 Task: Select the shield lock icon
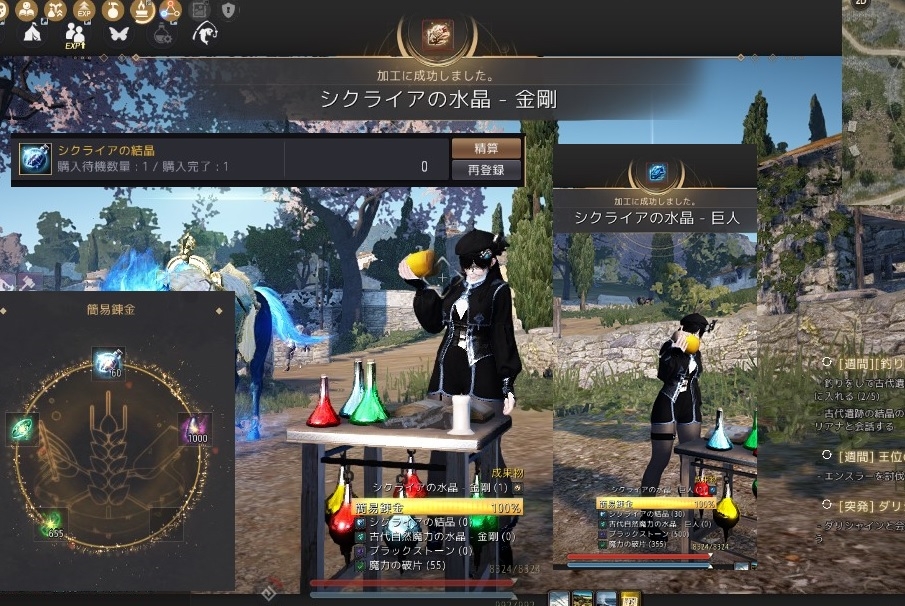coord(229,10)
